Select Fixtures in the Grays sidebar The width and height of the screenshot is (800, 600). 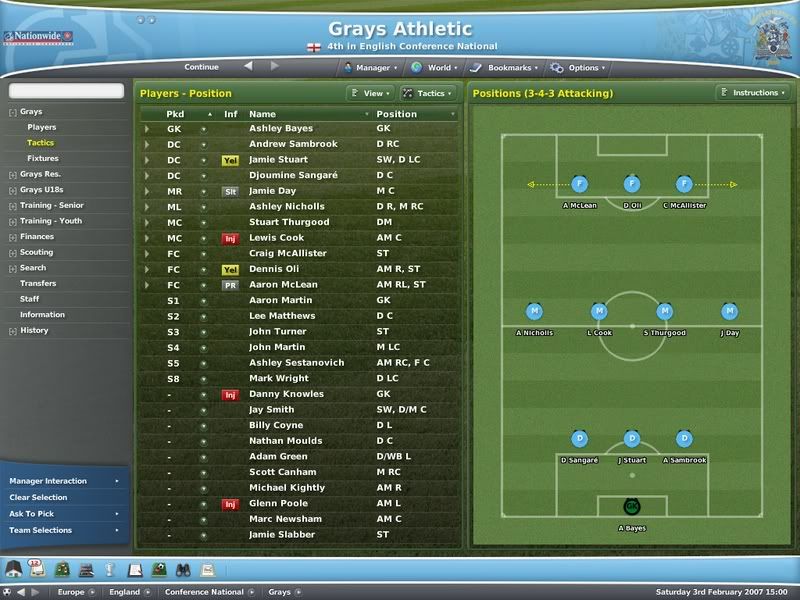point(43,158)
